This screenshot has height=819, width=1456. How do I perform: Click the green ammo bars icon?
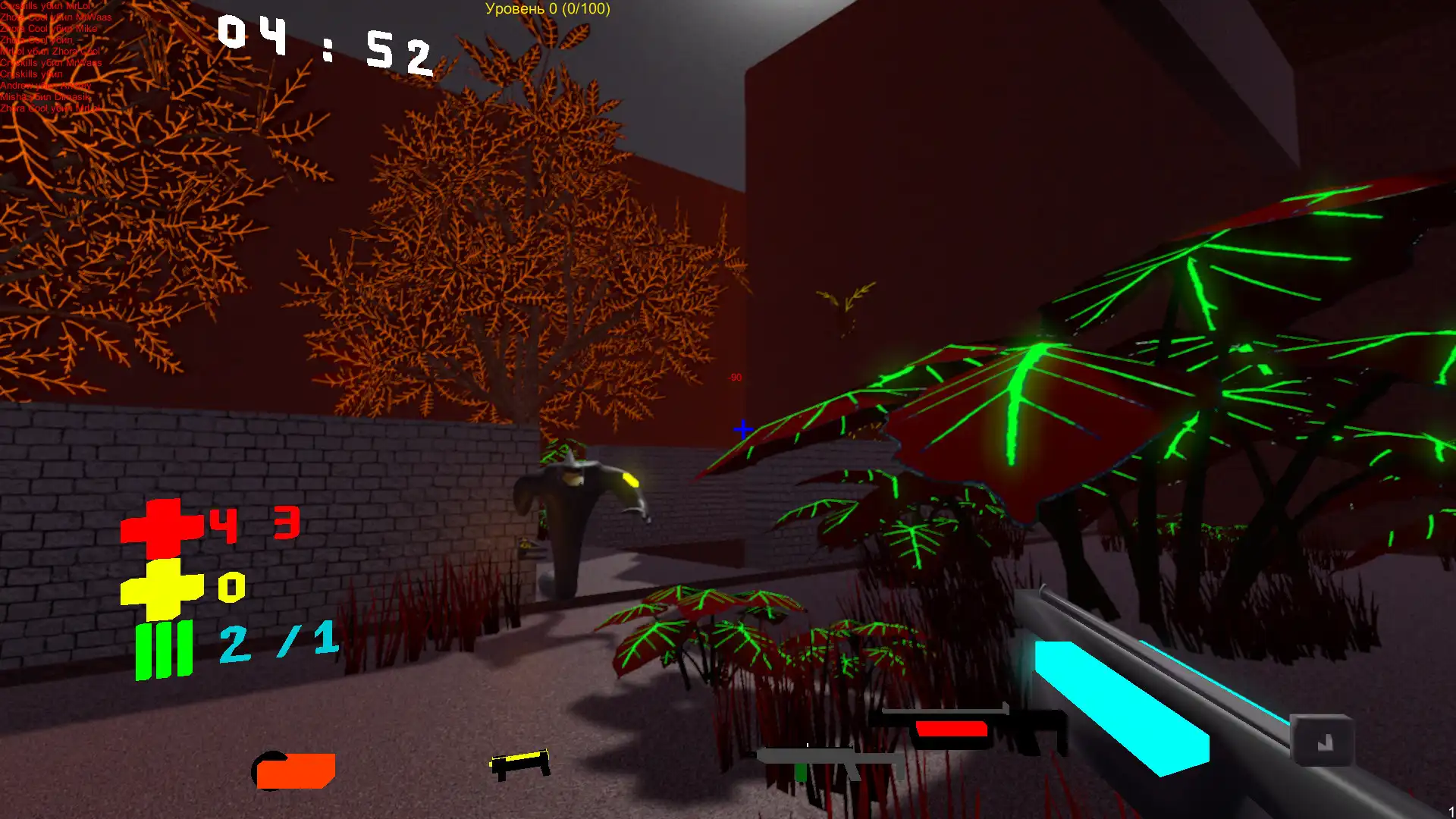click(163, 648)
